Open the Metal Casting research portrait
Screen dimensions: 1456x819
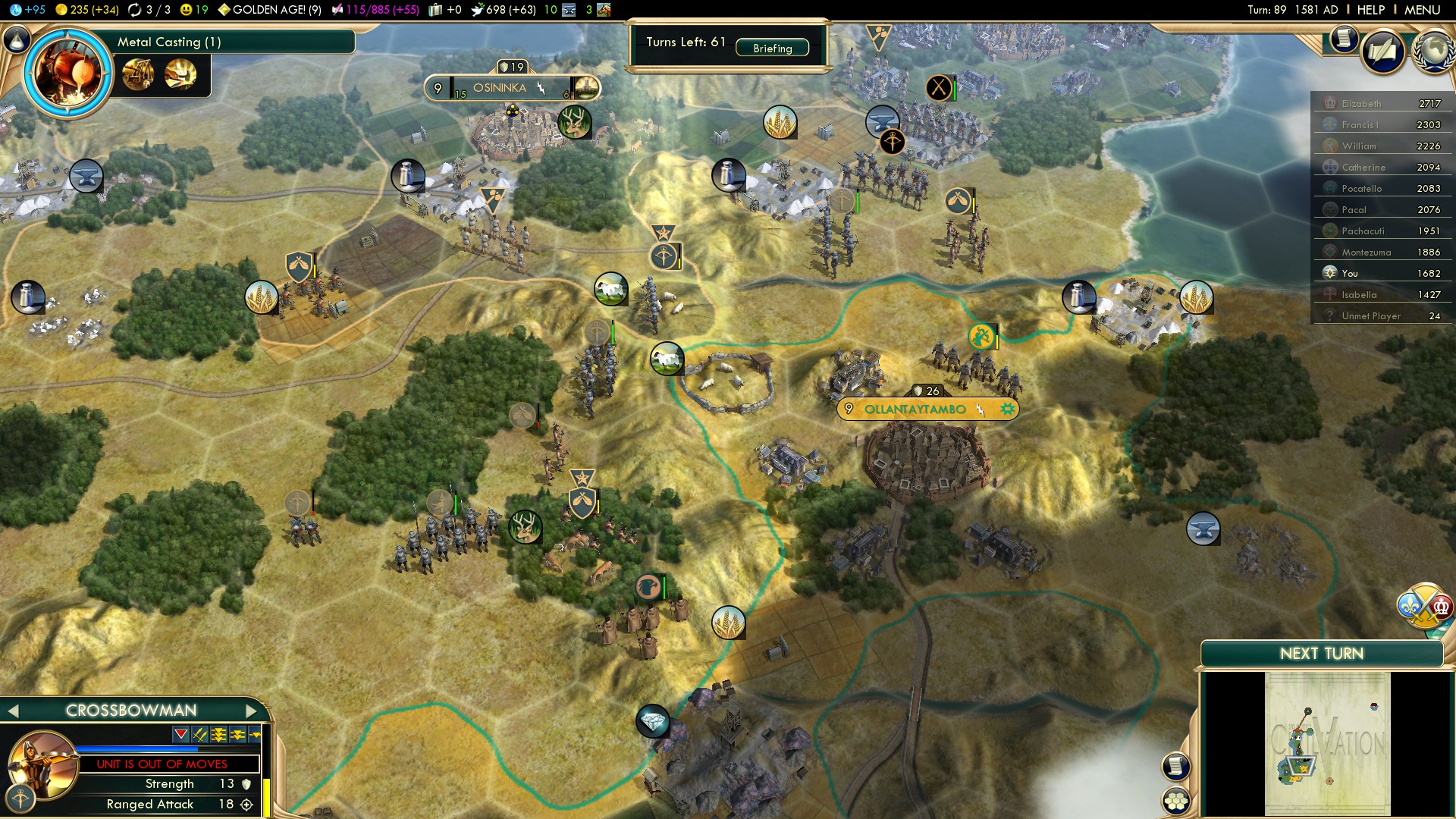pos(67,73)
